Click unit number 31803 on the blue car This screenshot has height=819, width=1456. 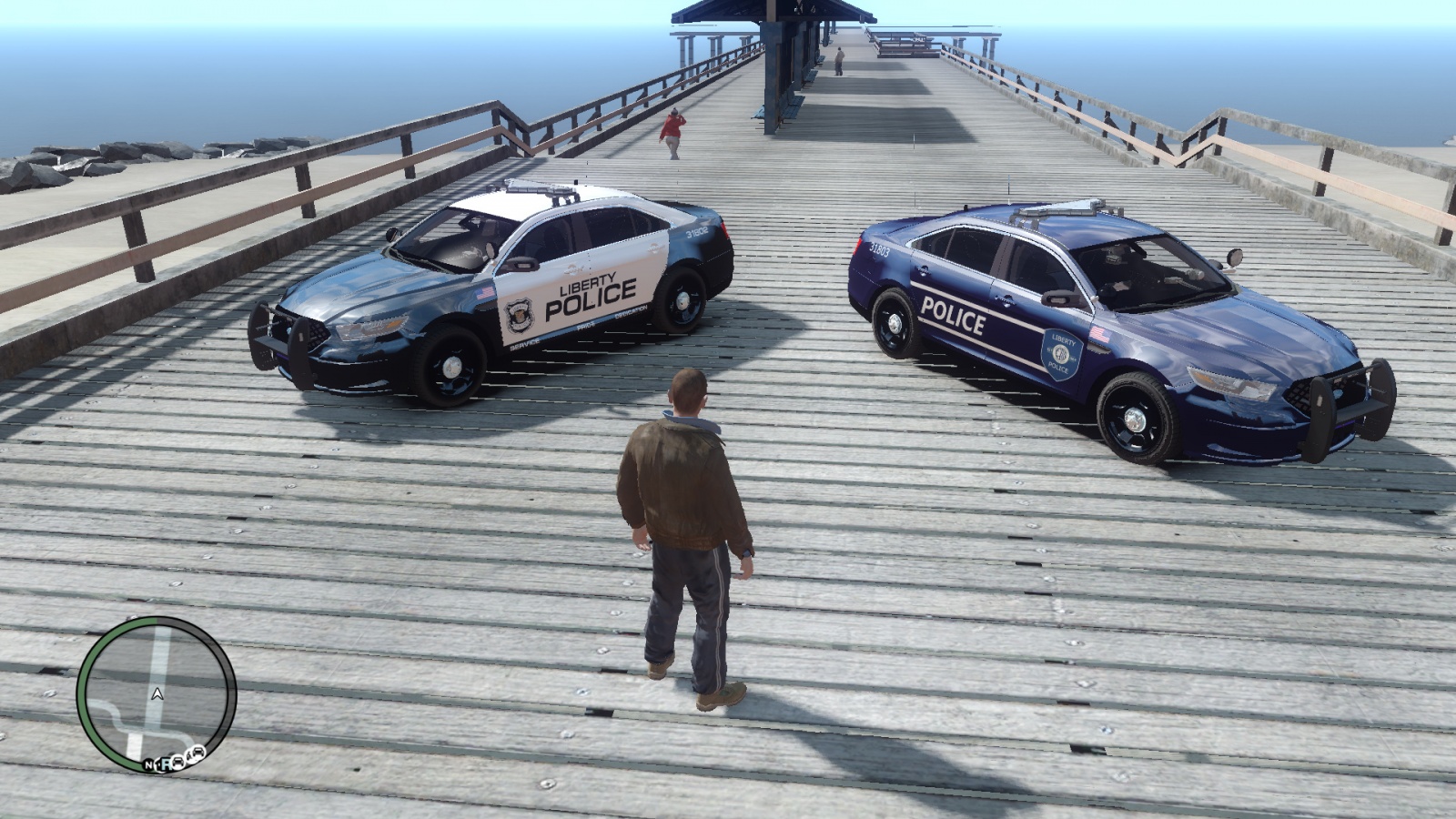click(x=879, y=250)
